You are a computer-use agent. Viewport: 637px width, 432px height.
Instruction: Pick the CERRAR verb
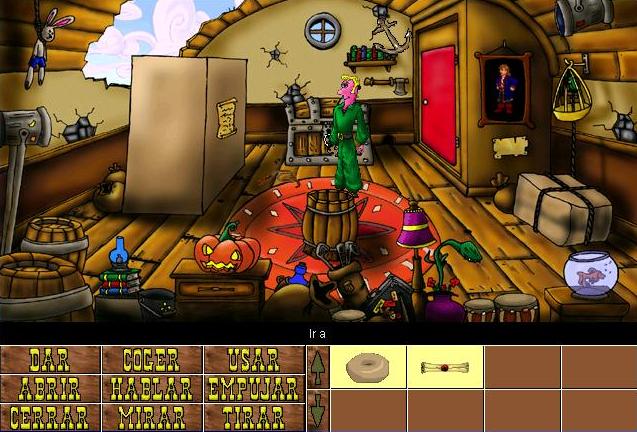pos(50,416)
